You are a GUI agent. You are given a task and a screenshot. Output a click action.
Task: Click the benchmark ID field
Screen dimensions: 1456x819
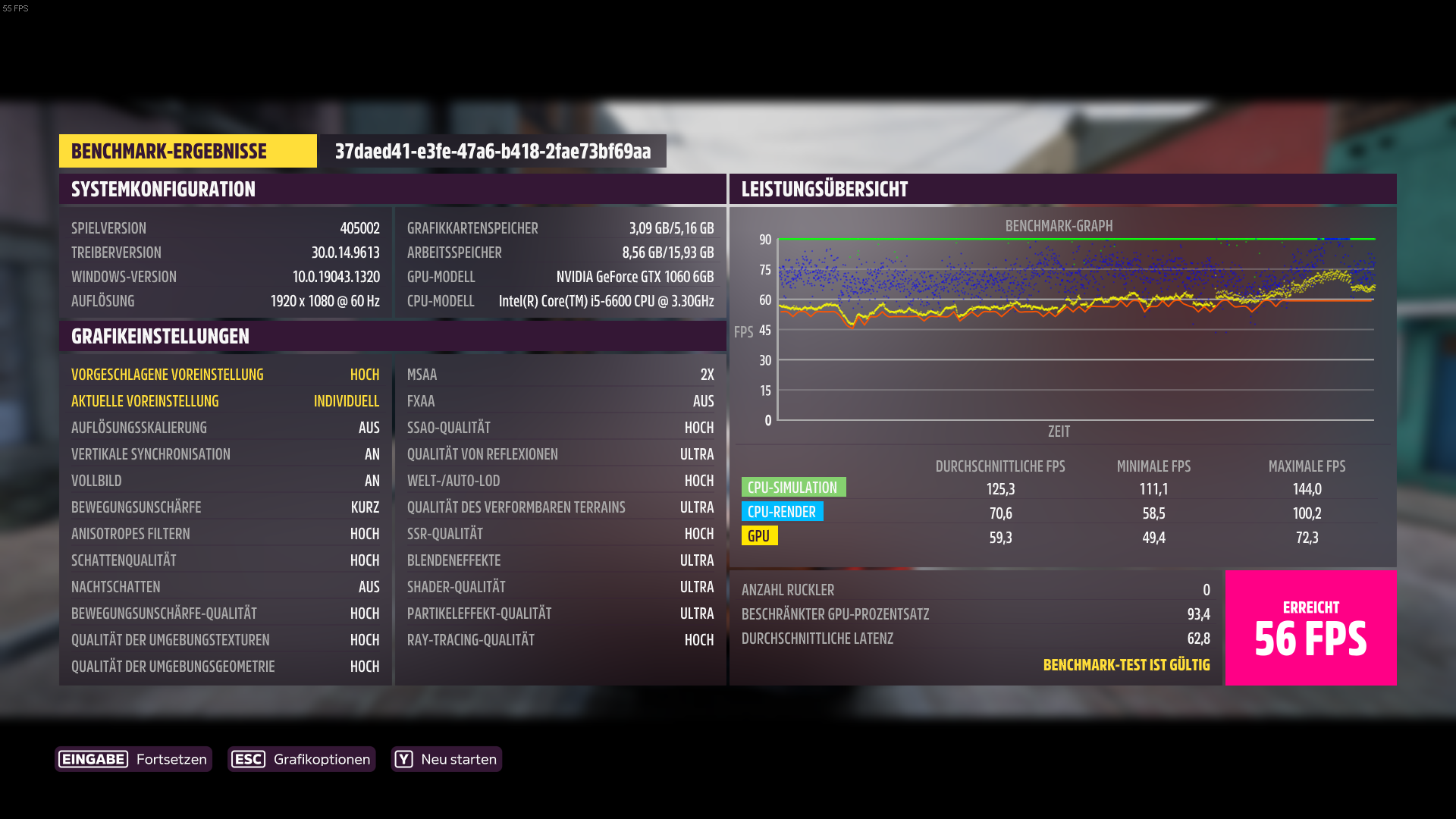click(493, 151)
